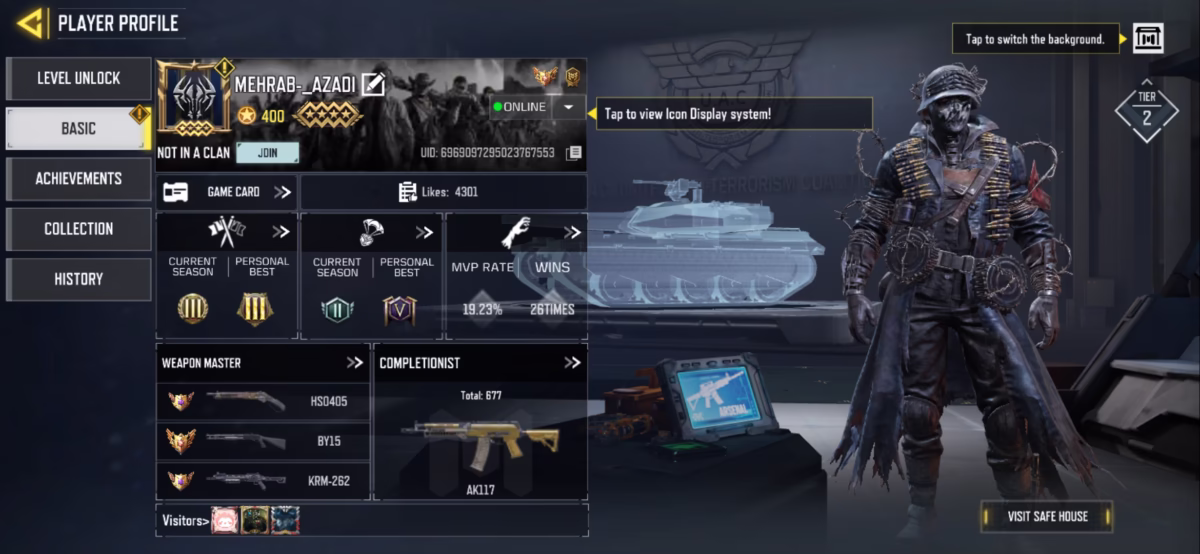Image resolution: width=1200 pixels, height=554 pixels.
Task: Select the HSO405 weapon row
Action: click(x=263, y=401)
